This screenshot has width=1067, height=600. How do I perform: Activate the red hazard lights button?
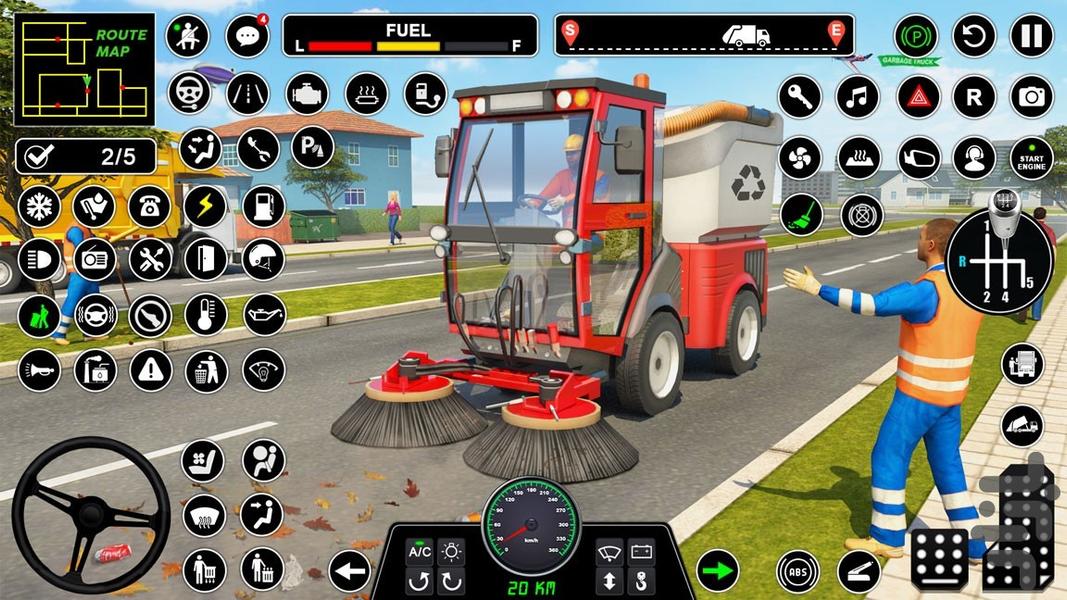[x=917, y=97]
